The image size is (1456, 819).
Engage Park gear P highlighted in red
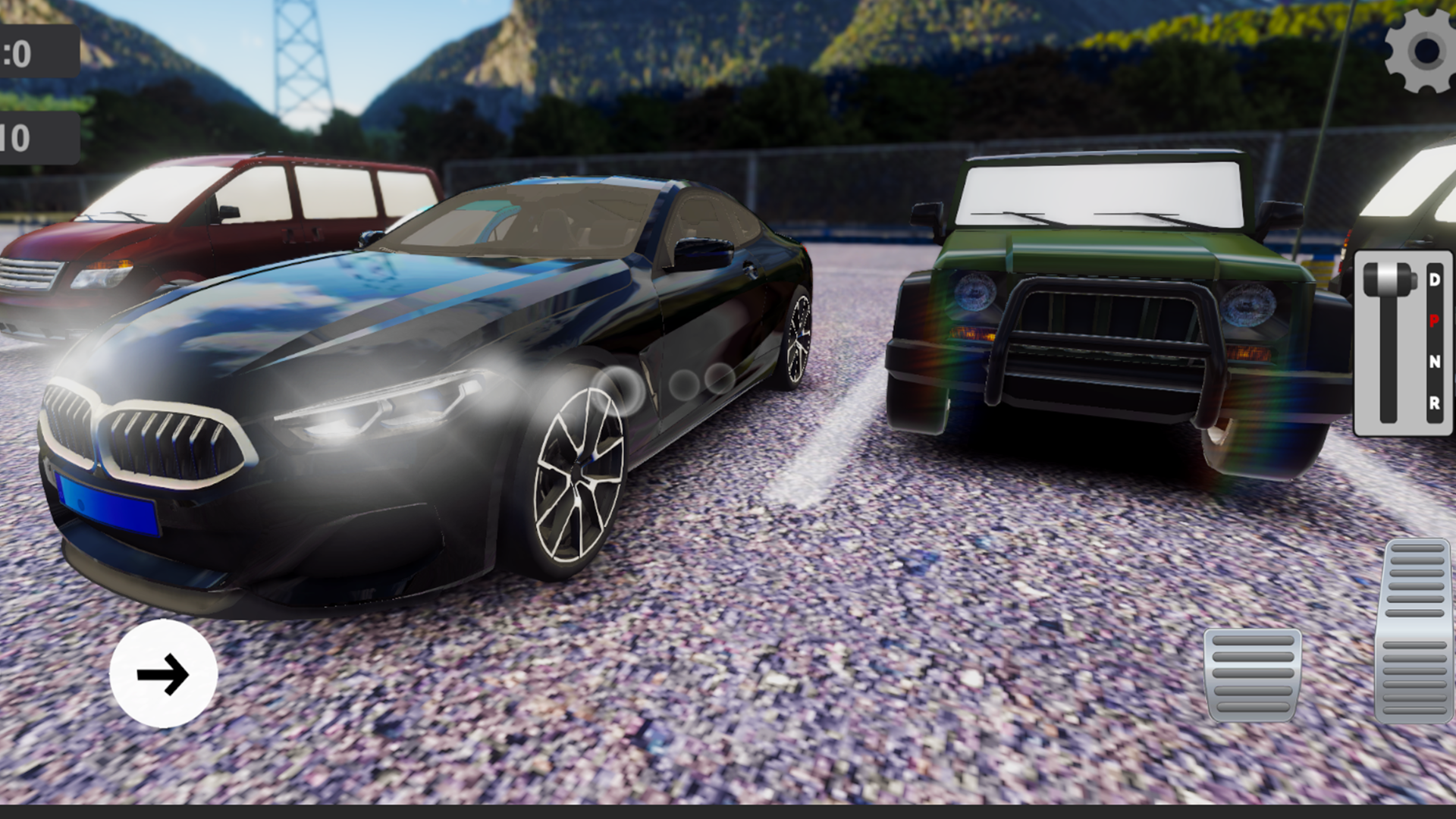1434,321
